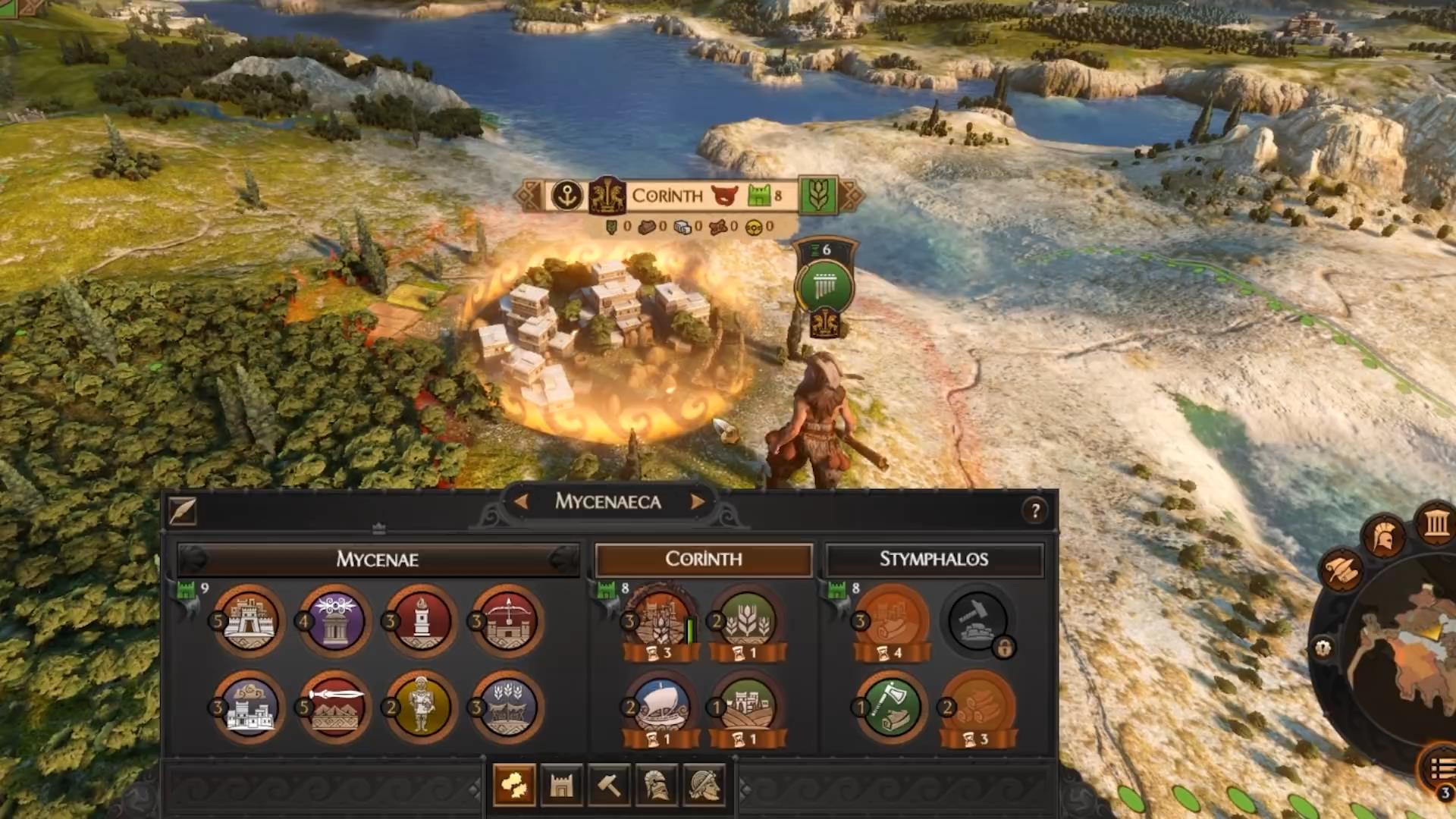The image size is (1456, 819).
Task: Open the hammer construction tab
Action: click(609, 786)
